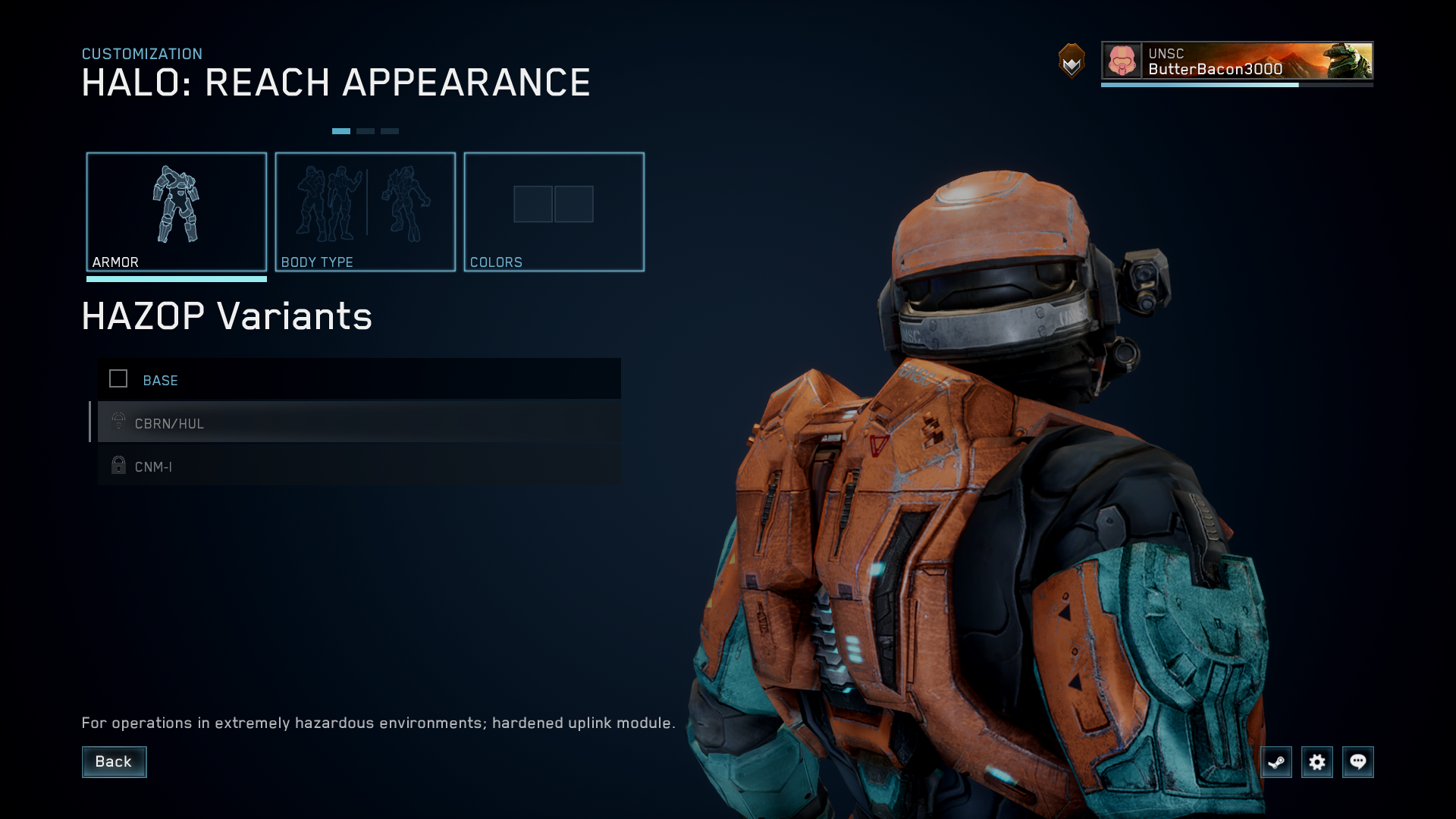Image resolution: width=1456 pixels, height=819 pixels.
Task: Click the first page indicator dash
Action: [342, 130]
